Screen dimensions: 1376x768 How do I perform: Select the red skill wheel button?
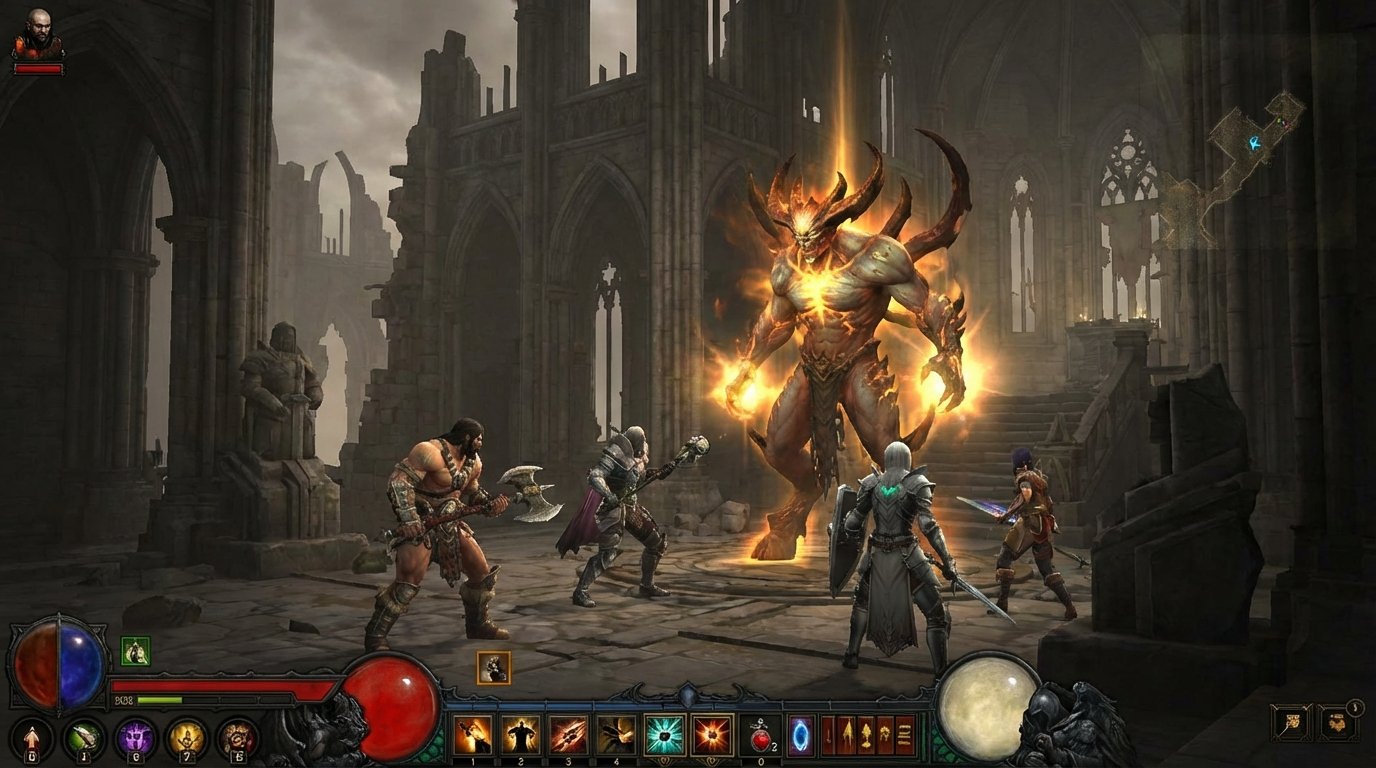[237, 737]
